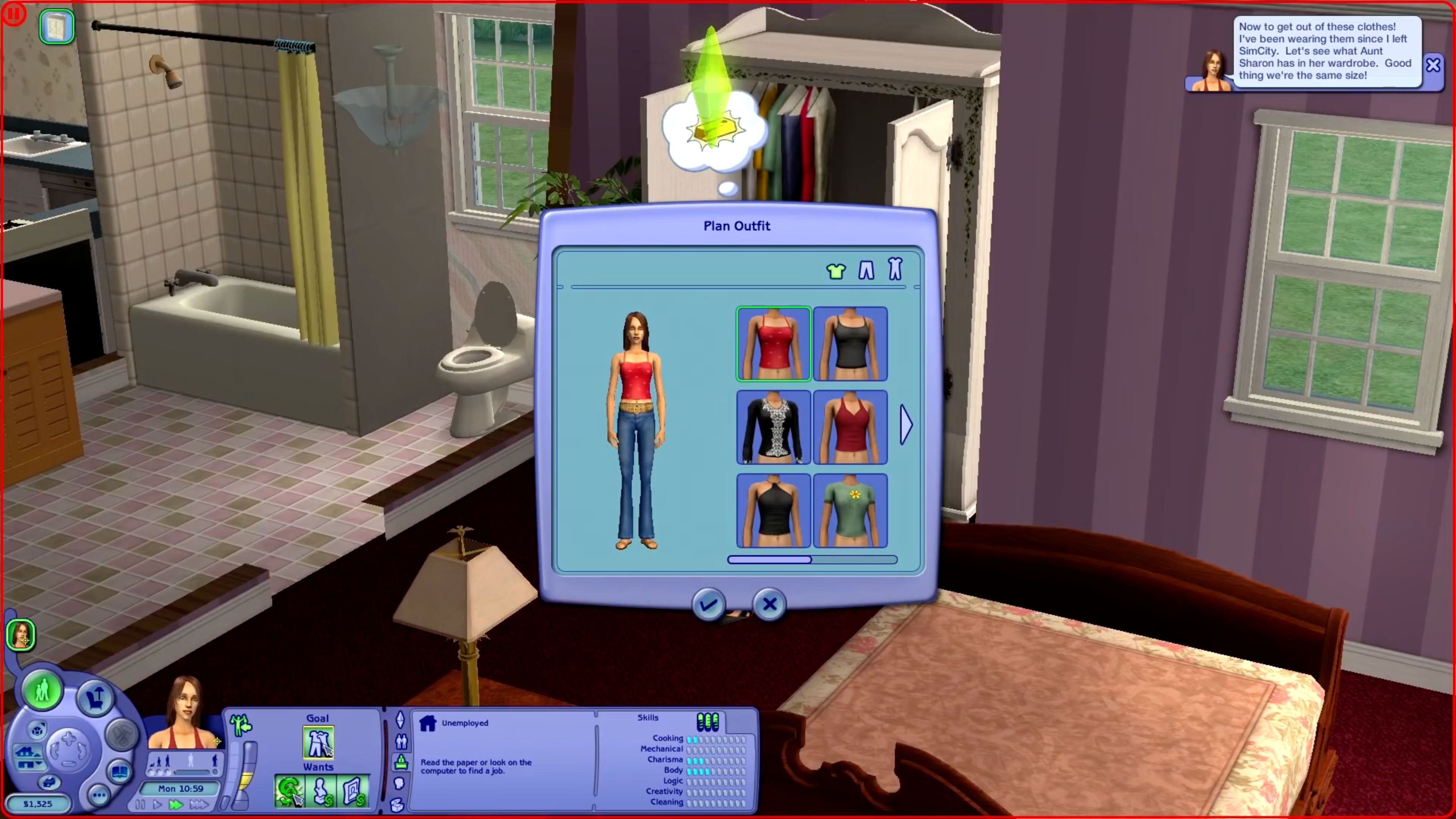Select the full-body outfit icon
This screenshot has width=1456, height=819.
click(x=895, y=269)
